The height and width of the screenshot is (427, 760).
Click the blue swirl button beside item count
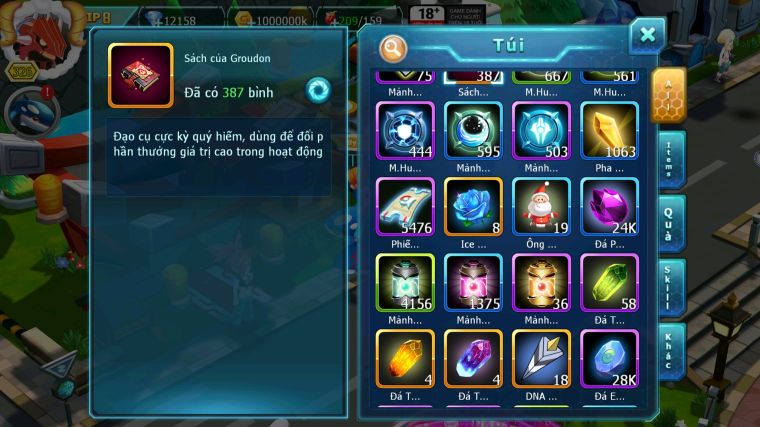(318, 89)
